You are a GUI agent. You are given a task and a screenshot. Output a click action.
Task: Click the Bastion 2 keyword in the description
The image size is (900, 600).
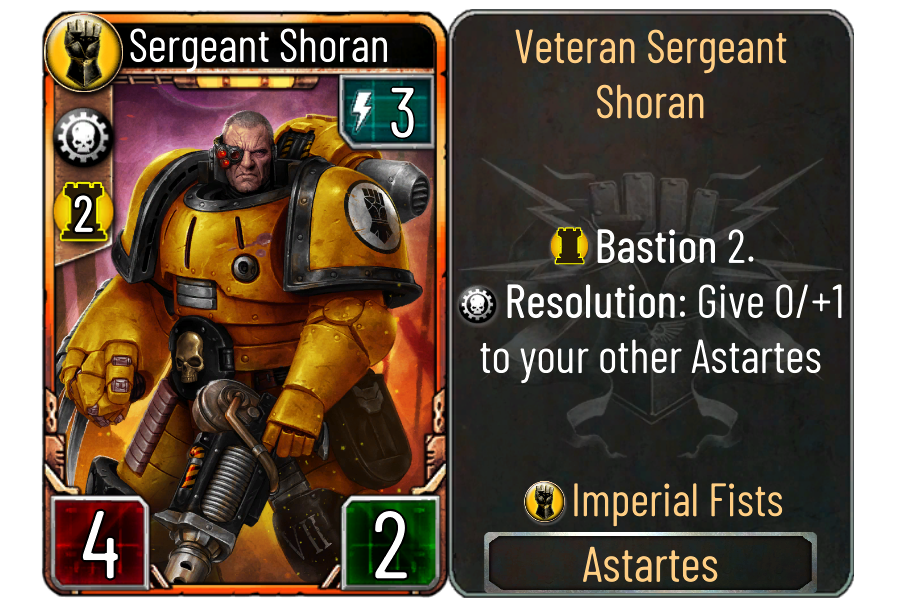pos(673,248)
